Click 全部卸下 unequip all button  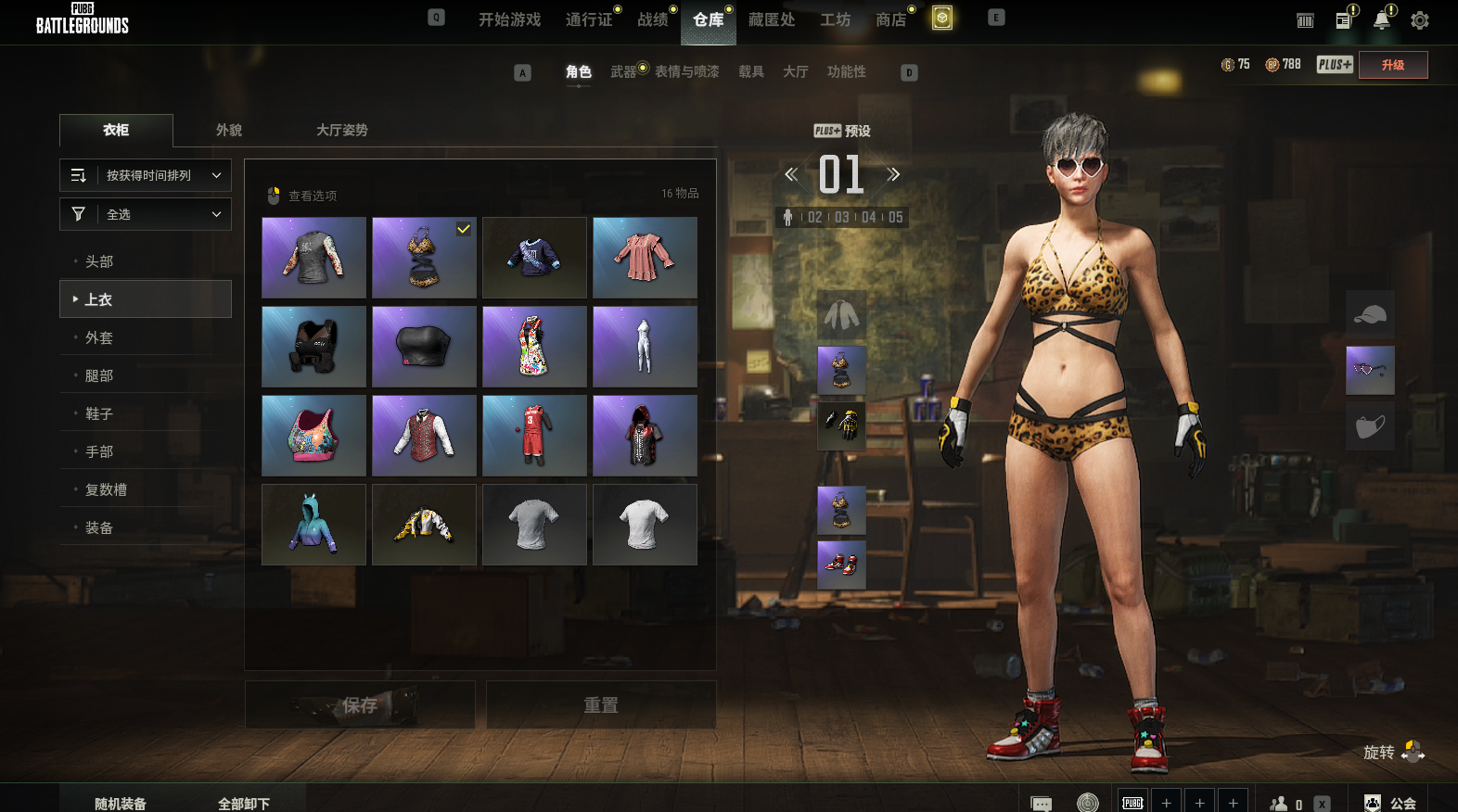pyautogui.click(x=244, y=803)
